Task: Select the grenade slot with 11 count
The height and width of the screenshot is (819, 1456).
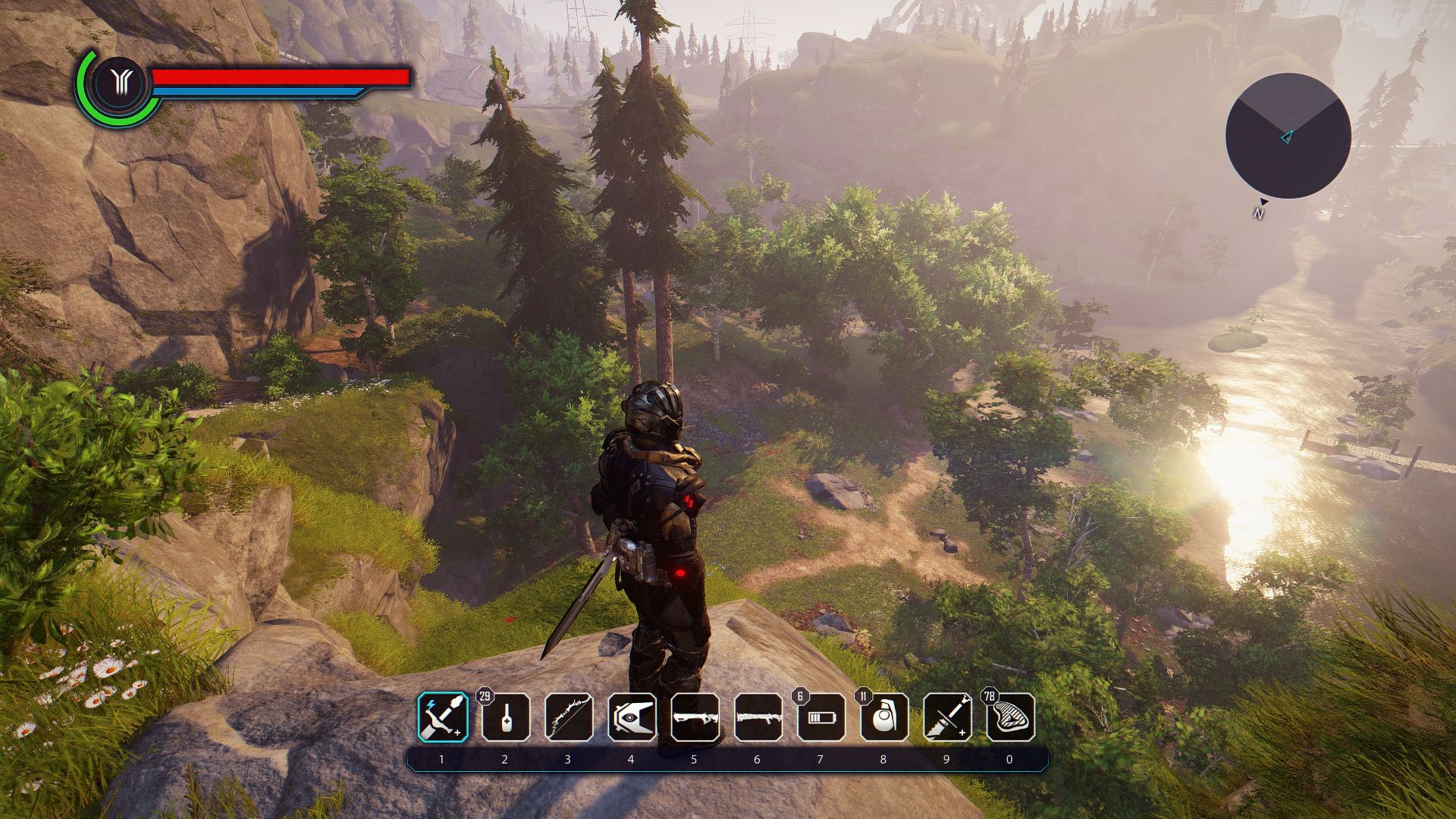Action: click(883, 717)
